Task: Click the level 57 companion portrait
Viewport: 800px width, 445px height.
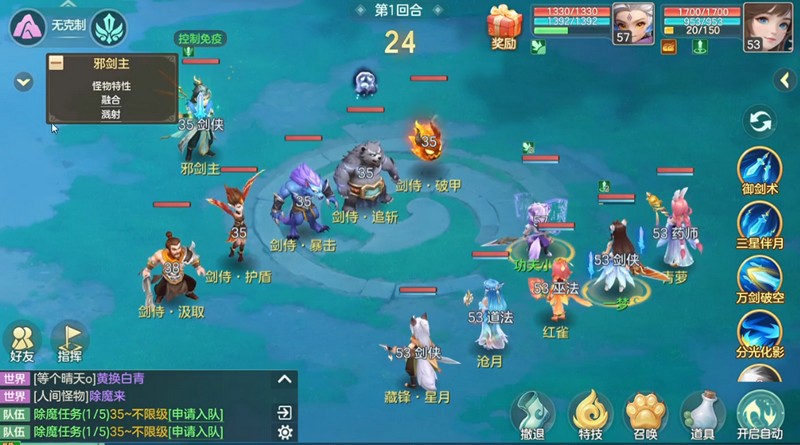Action: (x=633, y=23)
